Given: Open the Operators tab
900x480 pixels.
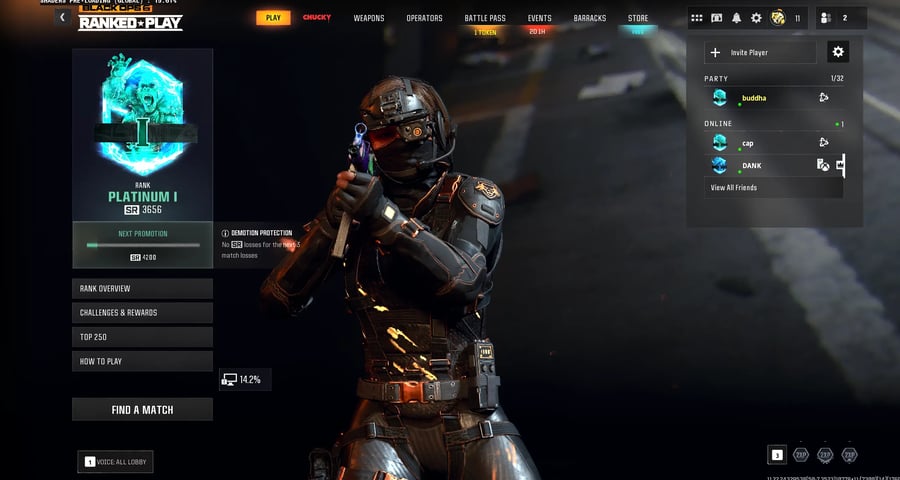Looking at the screenshot, I should (x=424, y=18).
